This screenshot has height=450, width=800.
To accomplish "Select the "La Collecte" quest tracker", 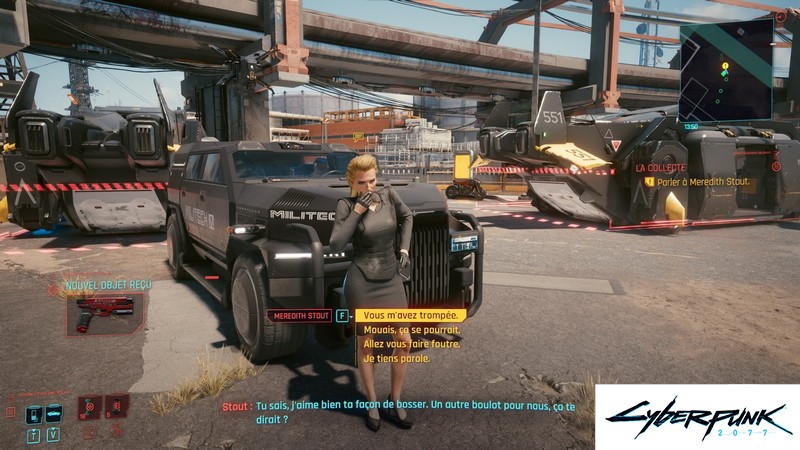I will pyautogui.click(x=661, y=168).
